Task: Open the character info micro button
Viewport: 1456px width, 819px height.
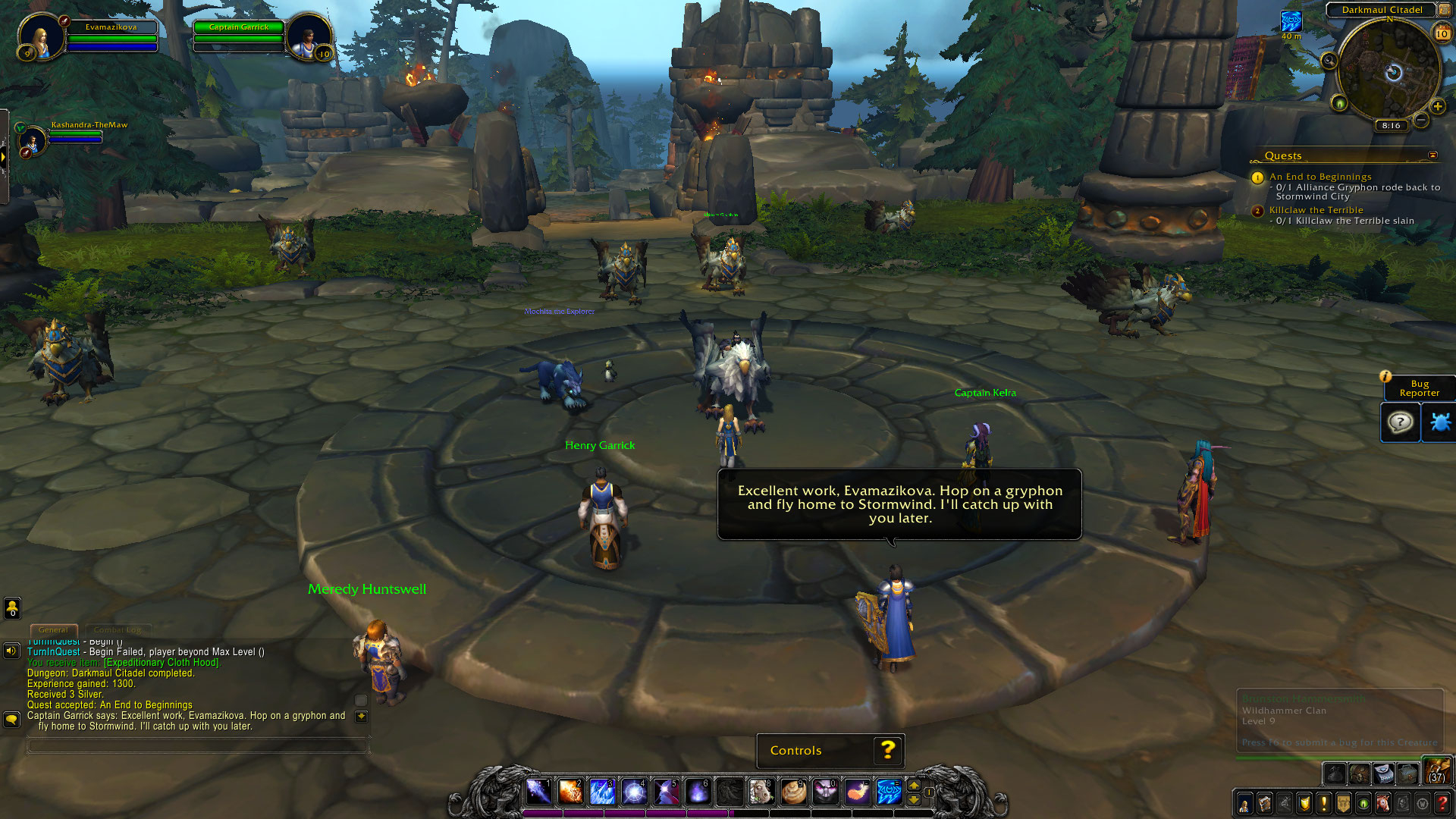Action: [1244, 803]
